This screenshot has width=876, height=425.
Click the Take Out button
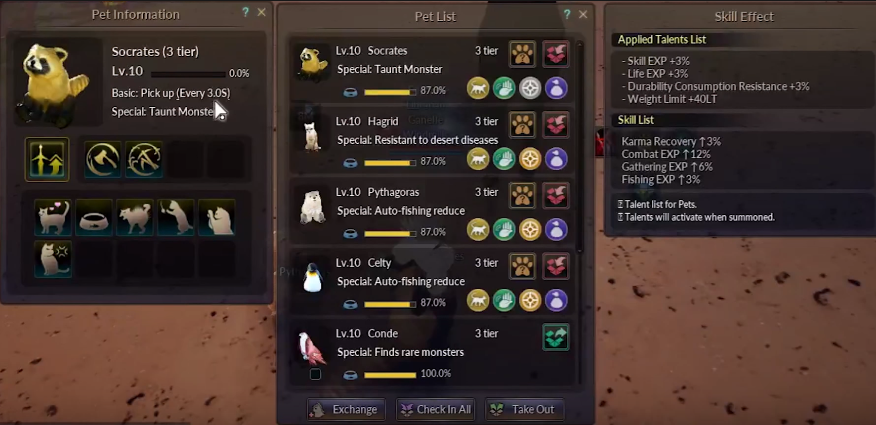click(523, 409)
